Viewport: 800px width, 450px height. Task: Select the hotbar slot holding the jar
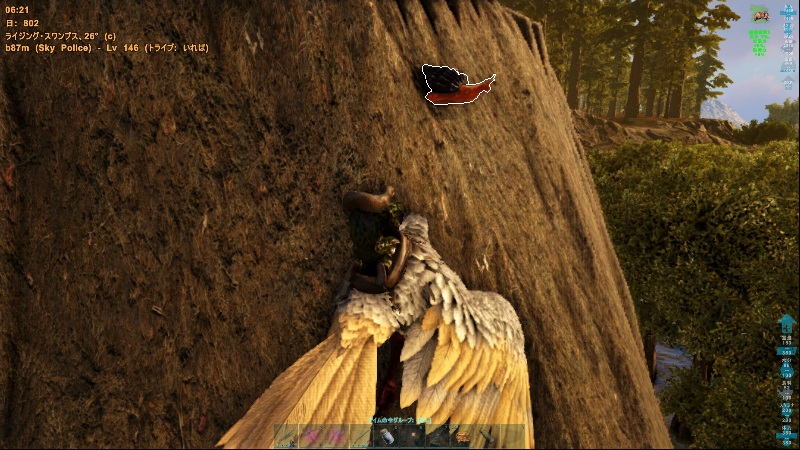(x=387, y=437)
